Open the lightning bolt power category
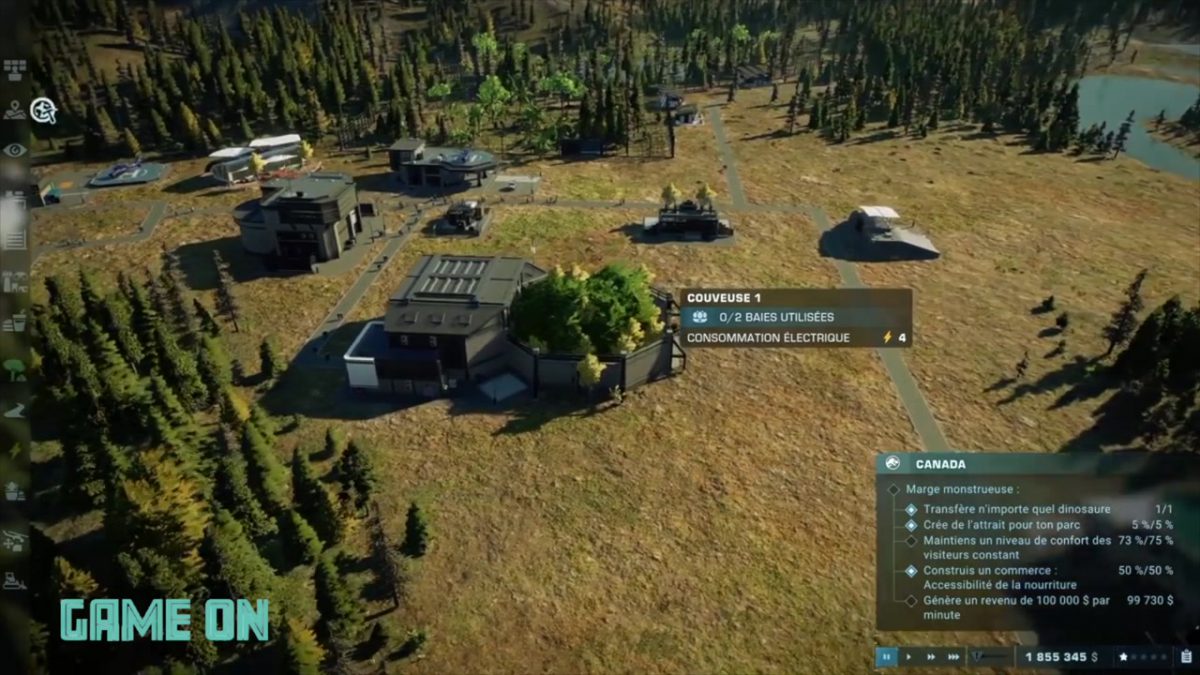 tap(15, 451)
